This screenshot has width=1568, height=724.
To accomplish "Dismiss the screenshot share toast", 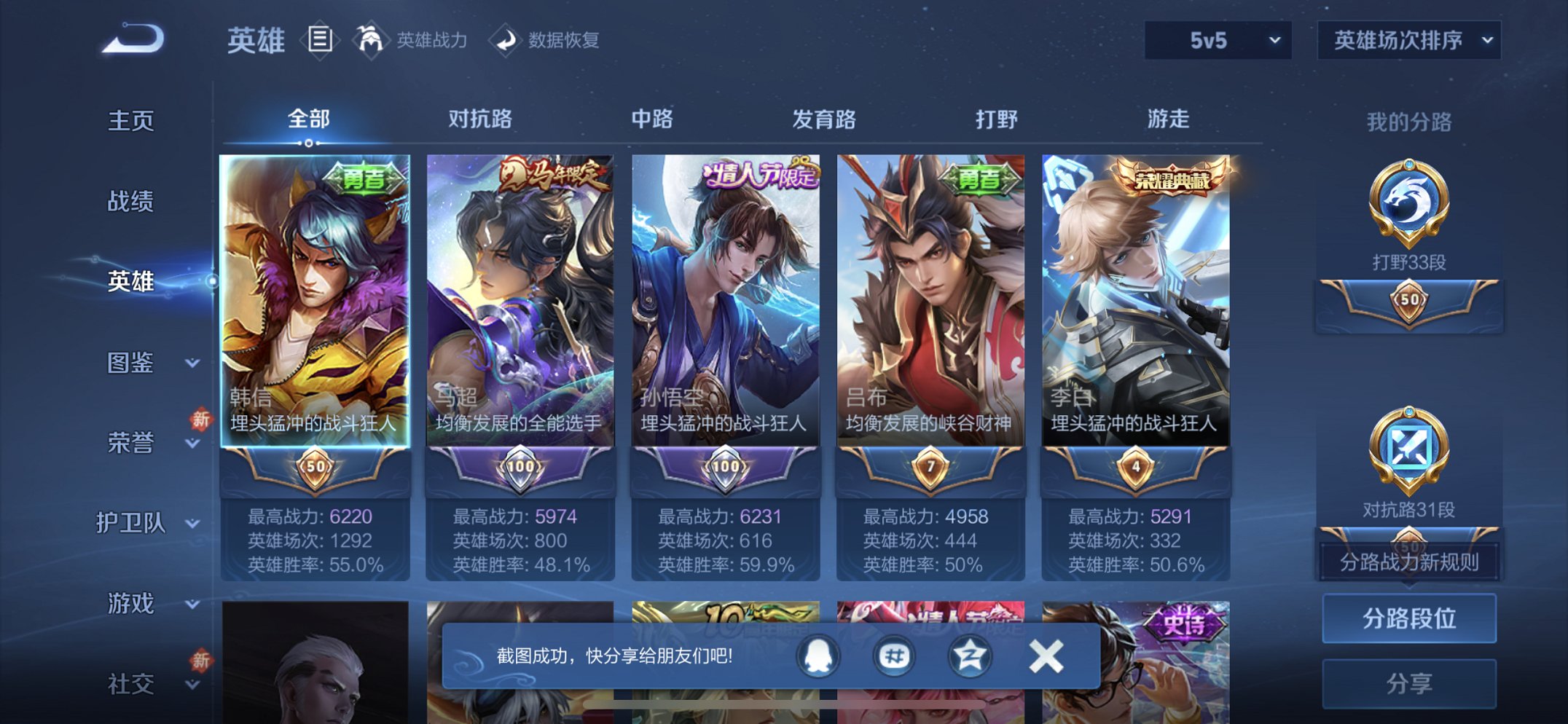I will pyautogui.click(x=1045, y=655).
